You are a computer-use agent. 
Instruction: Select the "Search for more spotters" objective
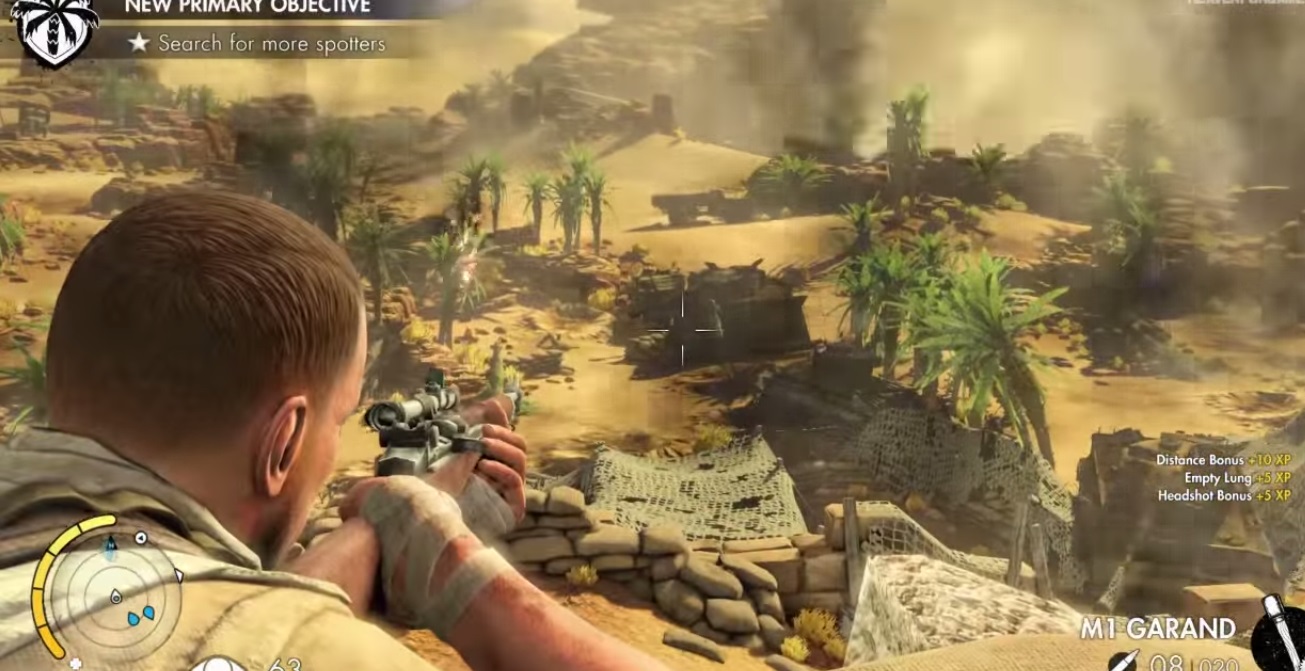coord(271,44)
